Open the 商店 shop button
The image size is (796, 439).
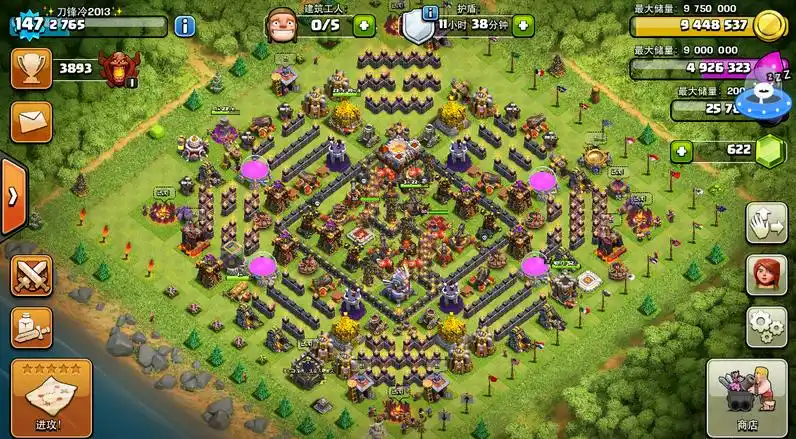click(x=747, y=397)
